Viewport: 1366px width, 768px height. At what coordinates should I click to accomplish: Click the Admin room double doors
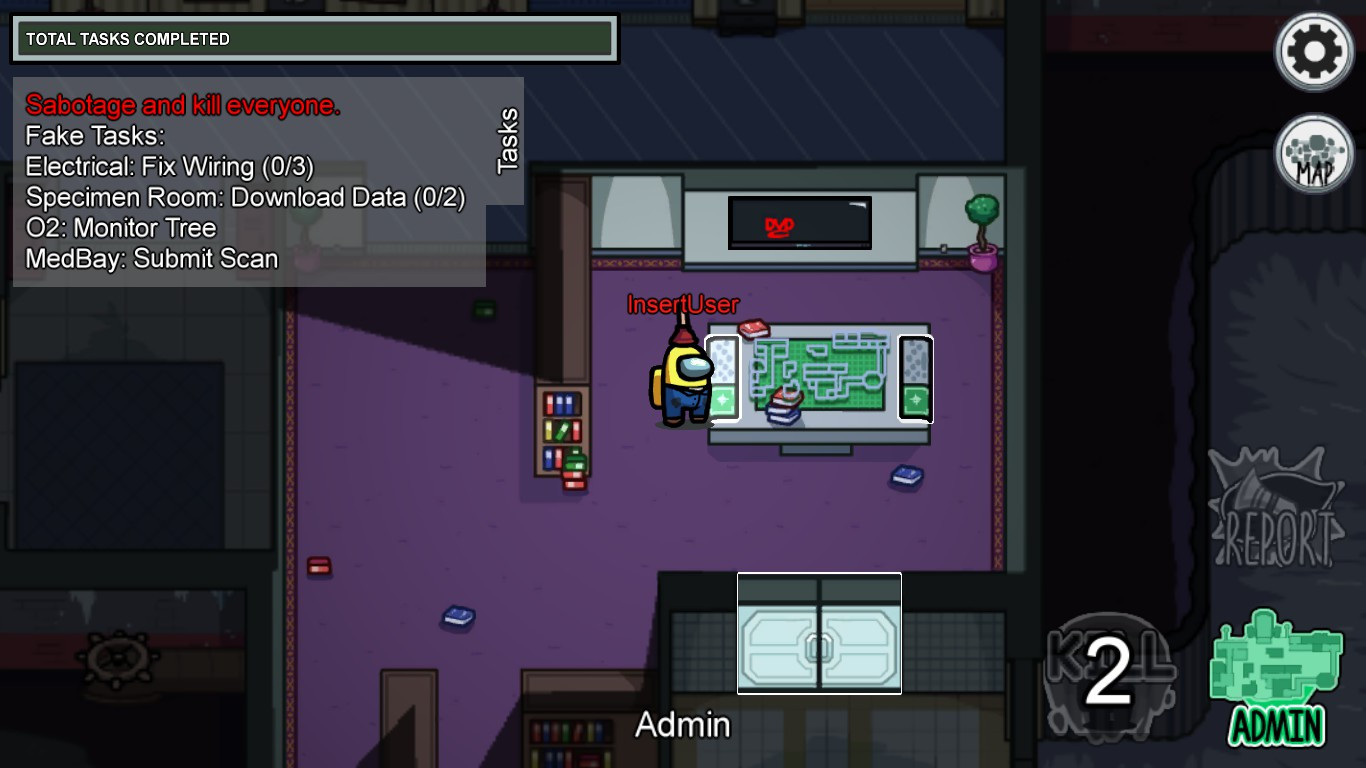click(x=819, y=632)
